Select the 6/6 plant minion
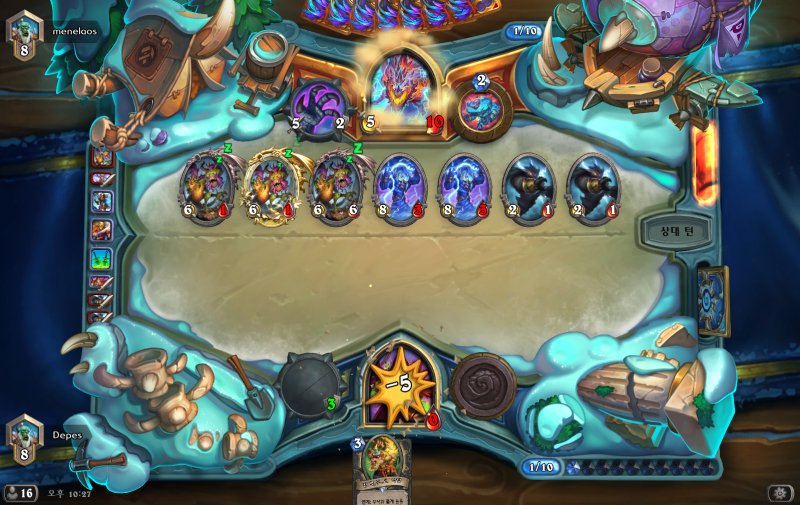Image resolution: width=800 pixels, height=505 pixels. [335, 187]
